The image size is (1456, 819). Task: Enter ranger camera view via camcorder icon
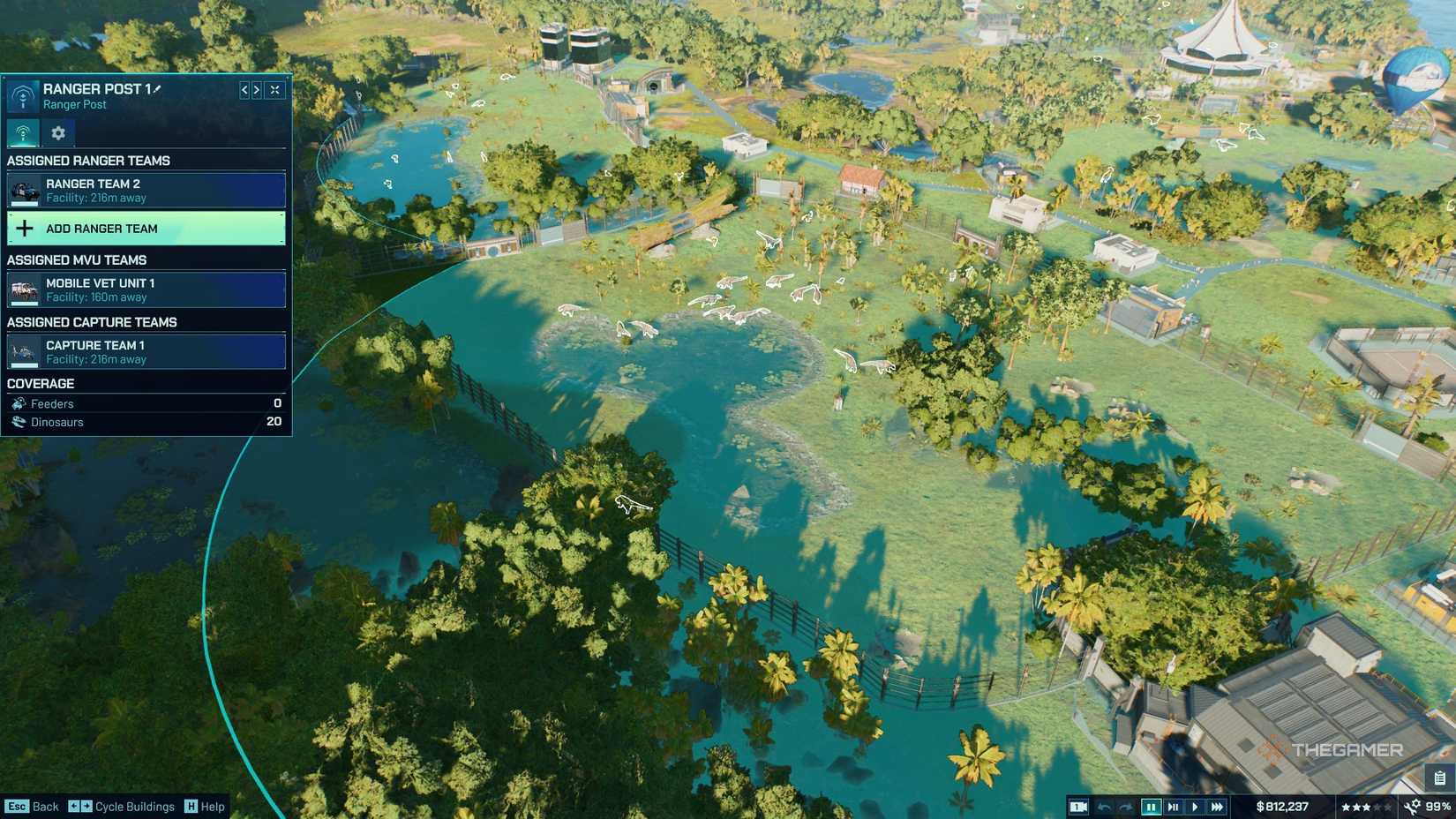click(x=1078, y=806)
